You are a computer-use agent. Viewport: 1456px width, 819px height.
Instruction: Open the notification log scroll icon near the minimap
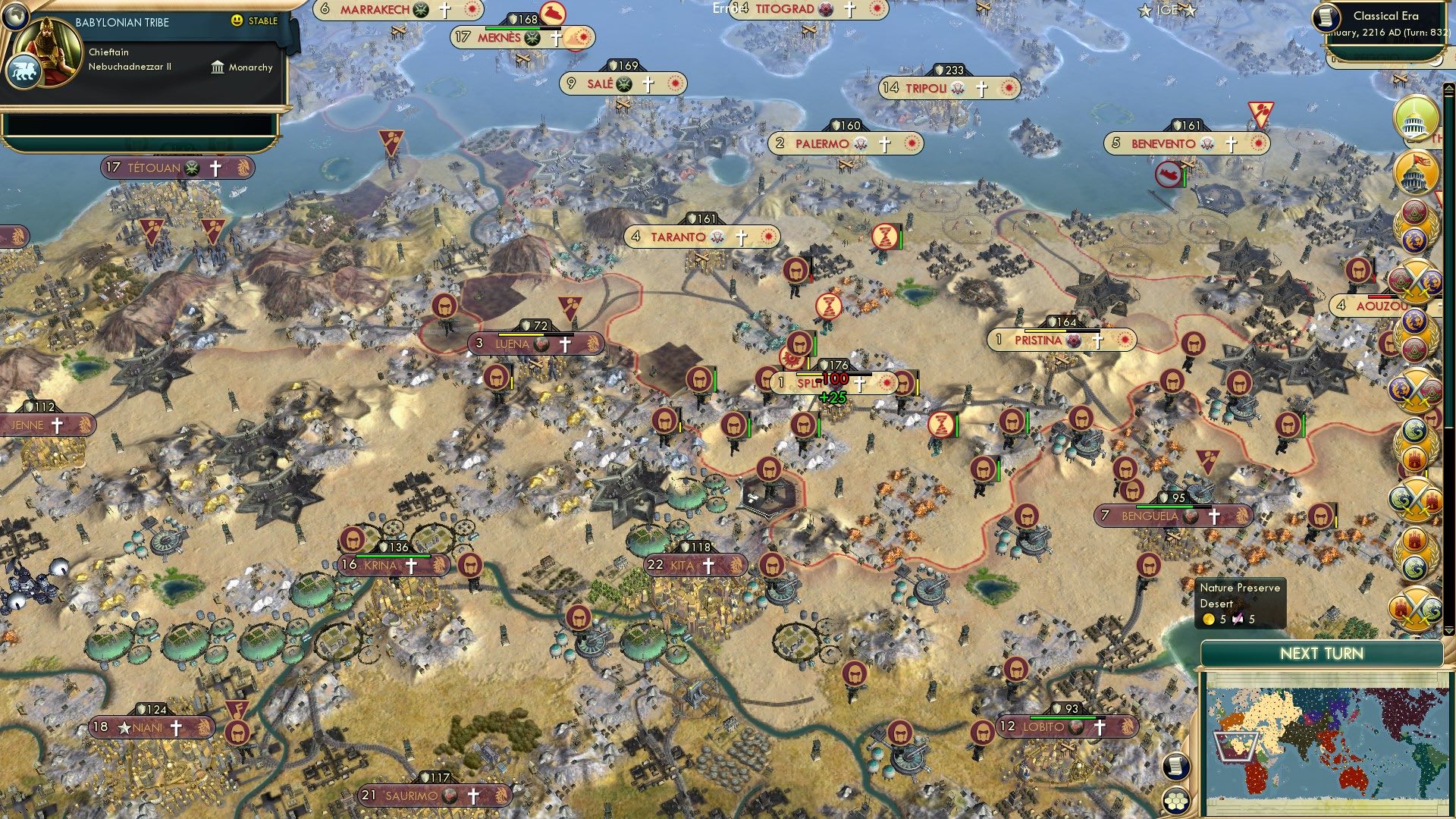click(x=1175, y=765)
